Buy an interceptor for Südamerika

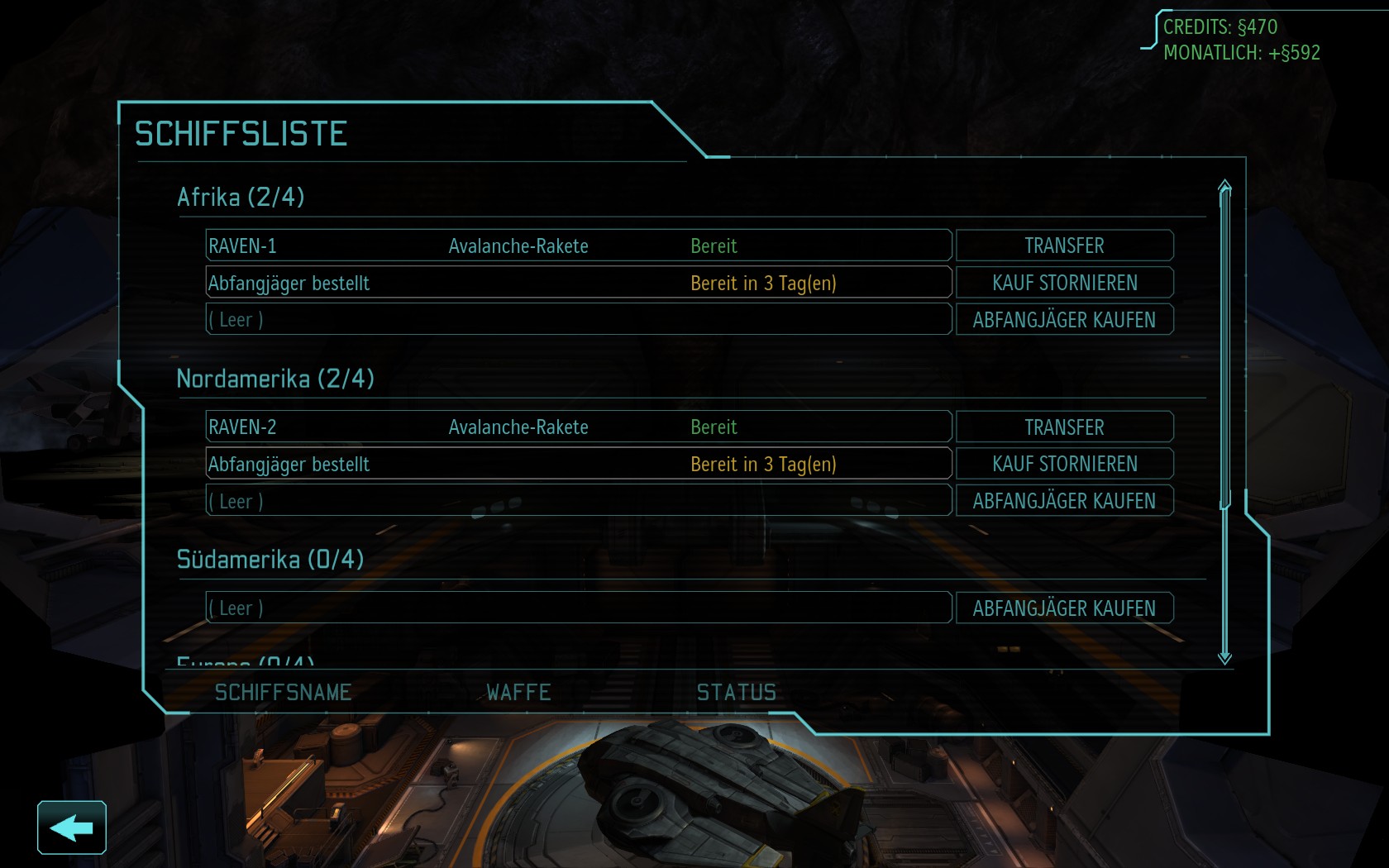(1064, 608)
